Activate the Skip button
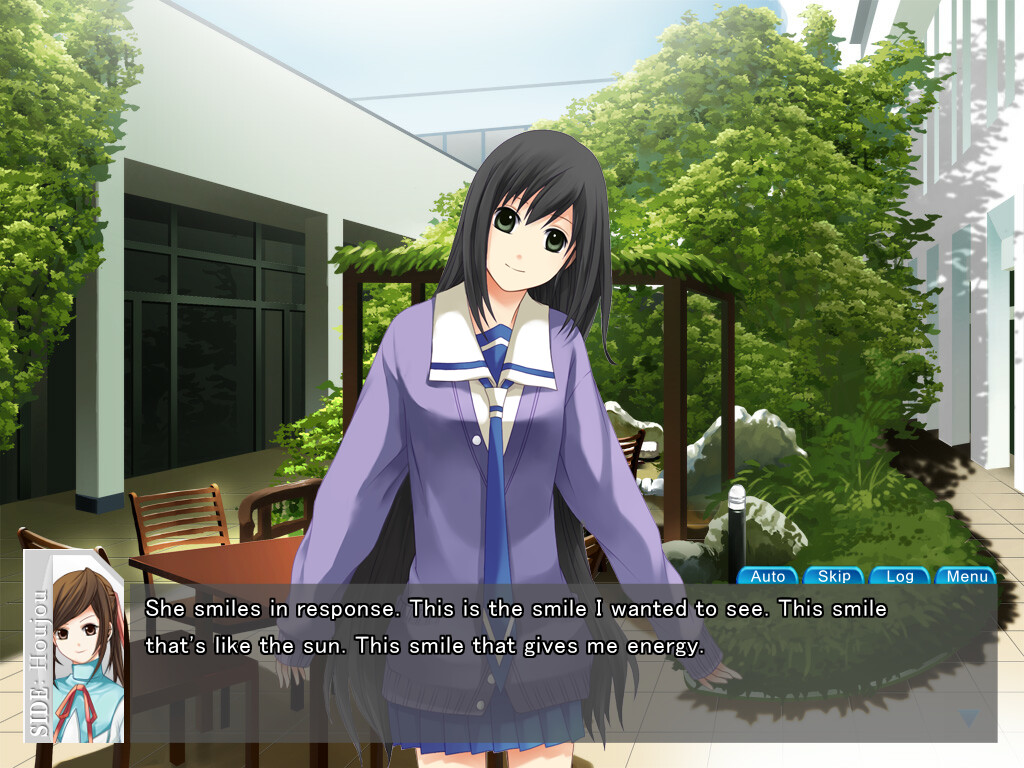1024x768 pixels. click(x=834, y=576)
